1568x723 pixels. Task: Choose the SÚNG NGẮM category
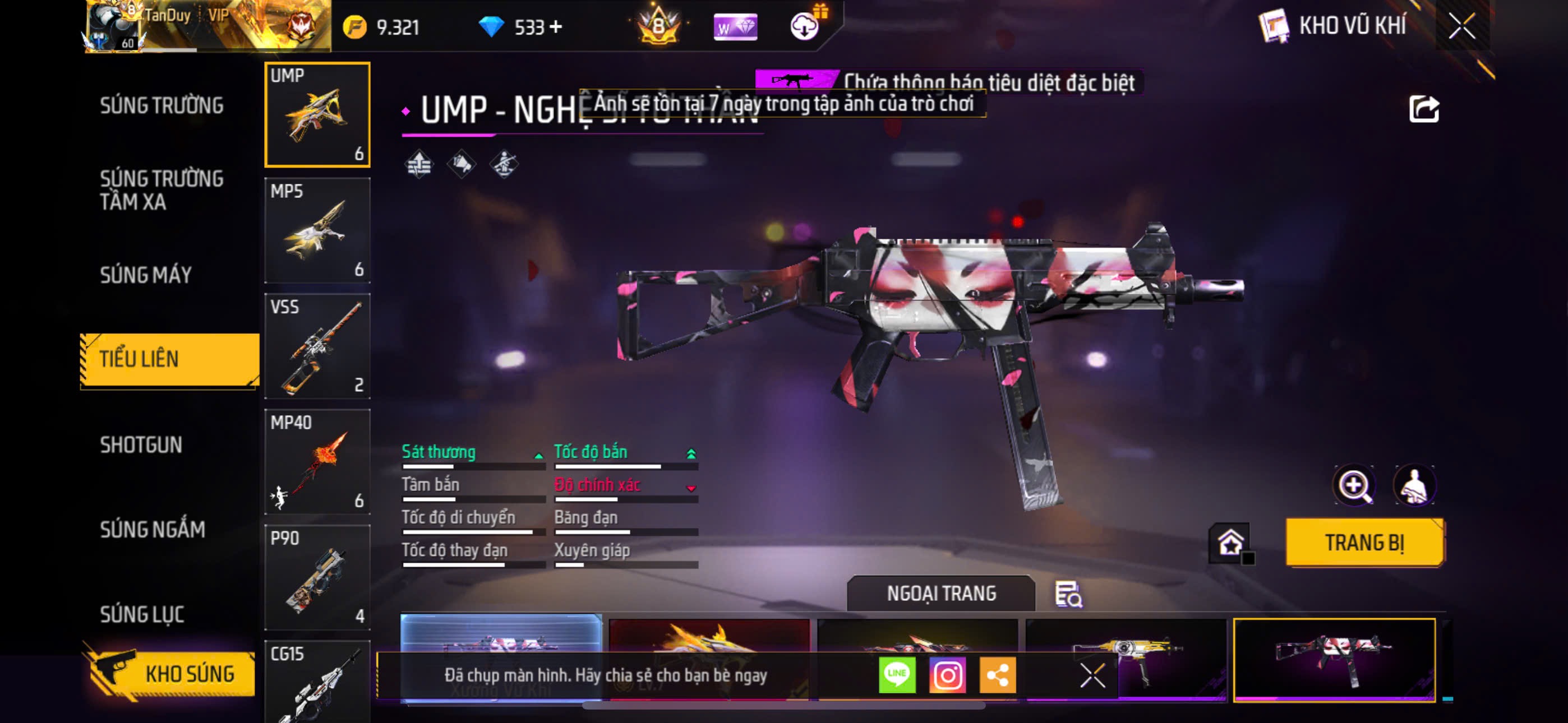pyautogui.click(x=153, y=530)
